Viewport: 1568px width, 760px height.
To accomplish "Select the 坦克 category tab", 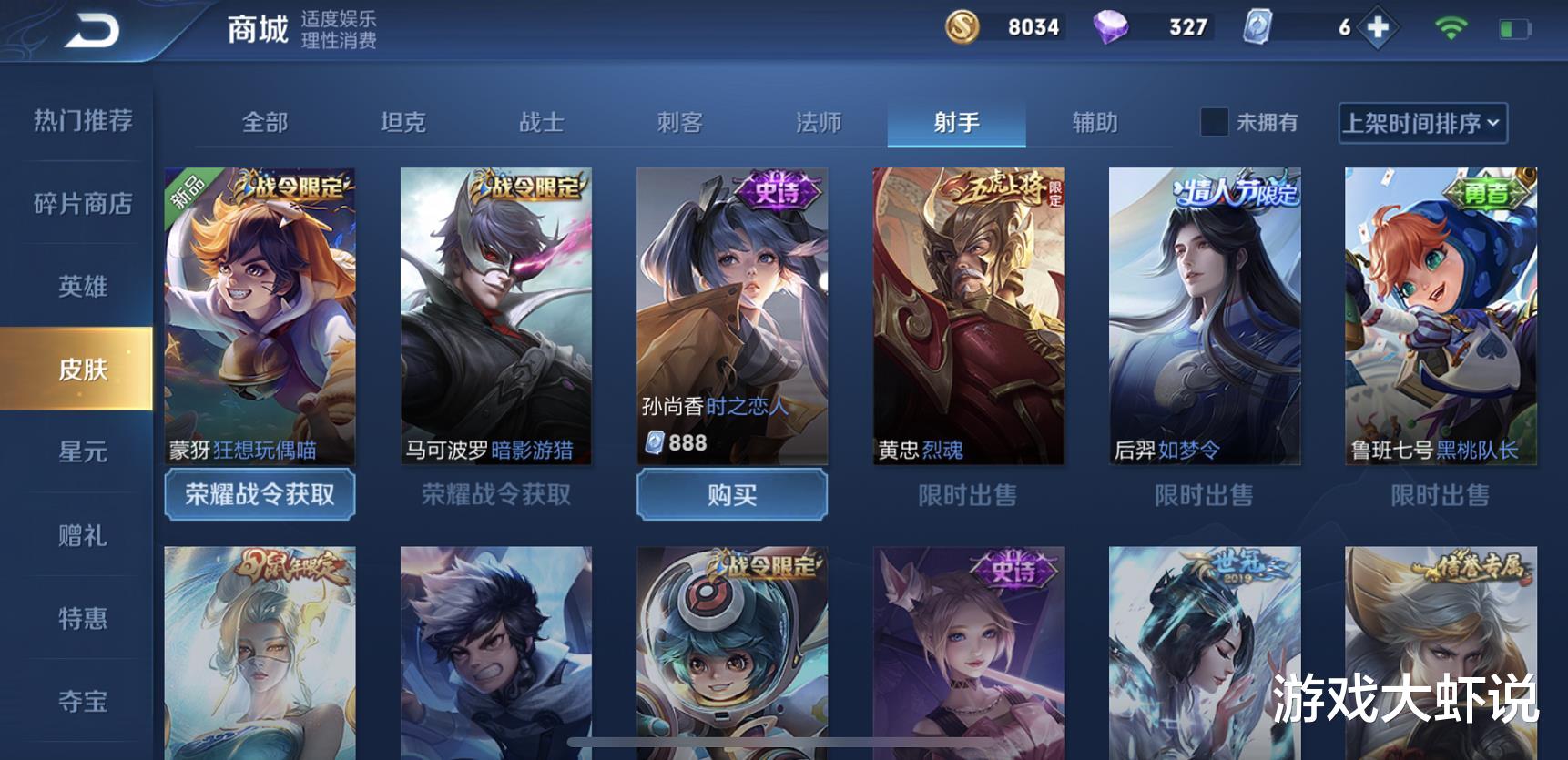I will [x=404, y=120].
